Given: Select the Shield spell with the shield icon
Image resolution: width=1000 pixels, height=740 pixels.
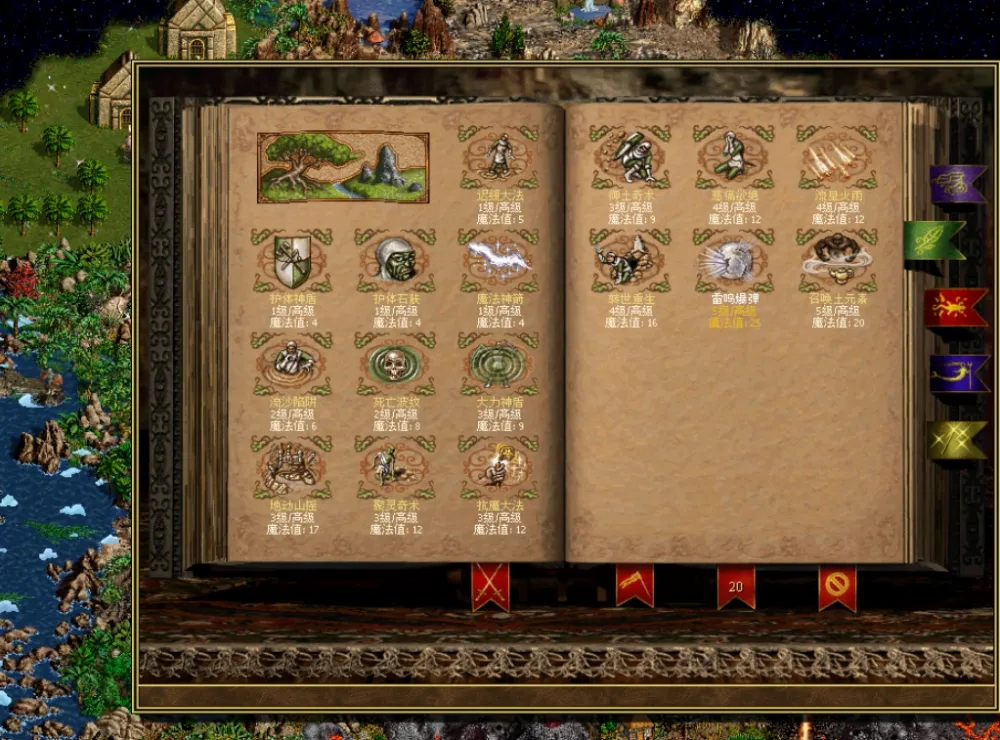Looking at the screenshot, I should (292, 263).
